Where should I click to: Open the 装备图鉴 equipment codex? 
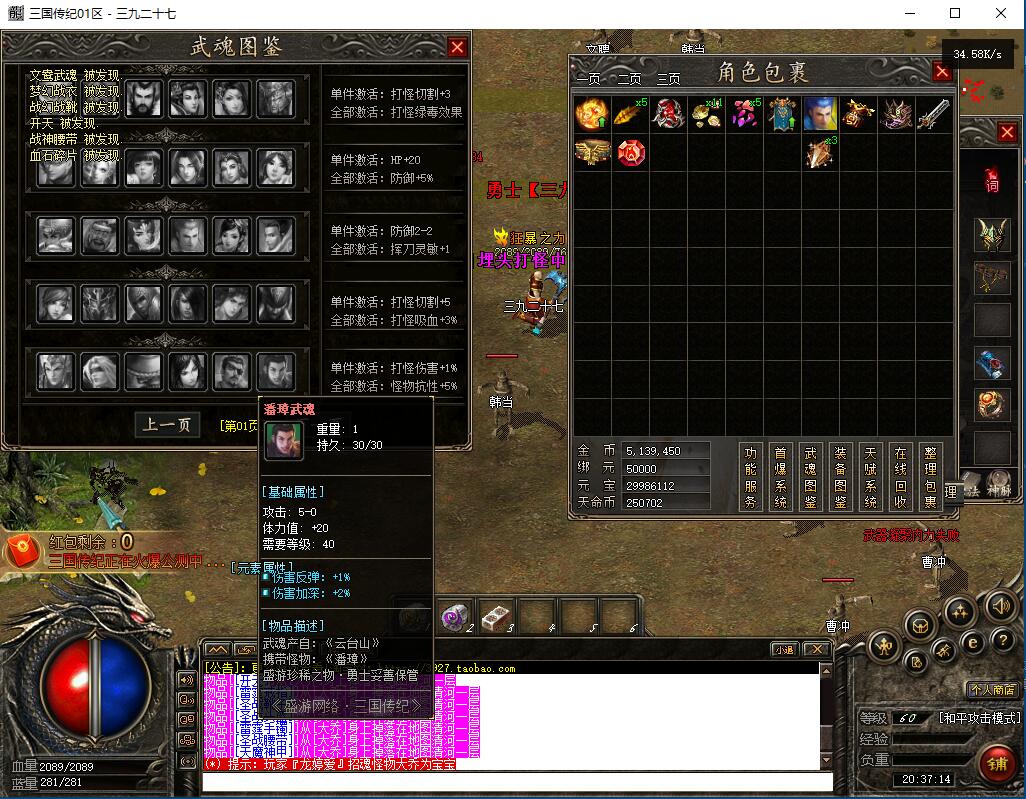tap(840, 477)
